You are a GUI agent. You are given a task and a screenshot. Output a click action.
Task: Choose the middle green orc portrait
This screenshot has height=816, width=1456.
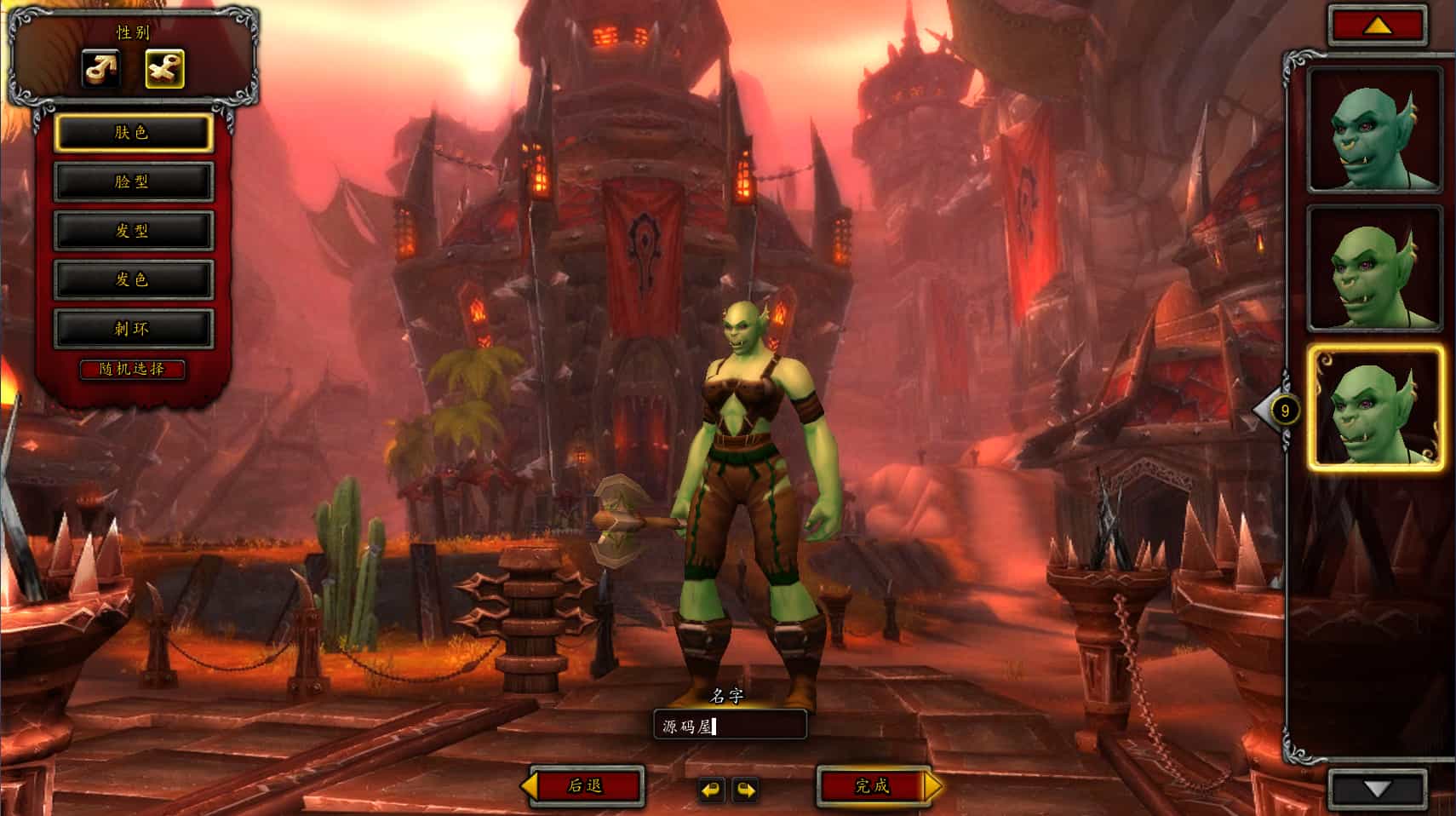1374,269
